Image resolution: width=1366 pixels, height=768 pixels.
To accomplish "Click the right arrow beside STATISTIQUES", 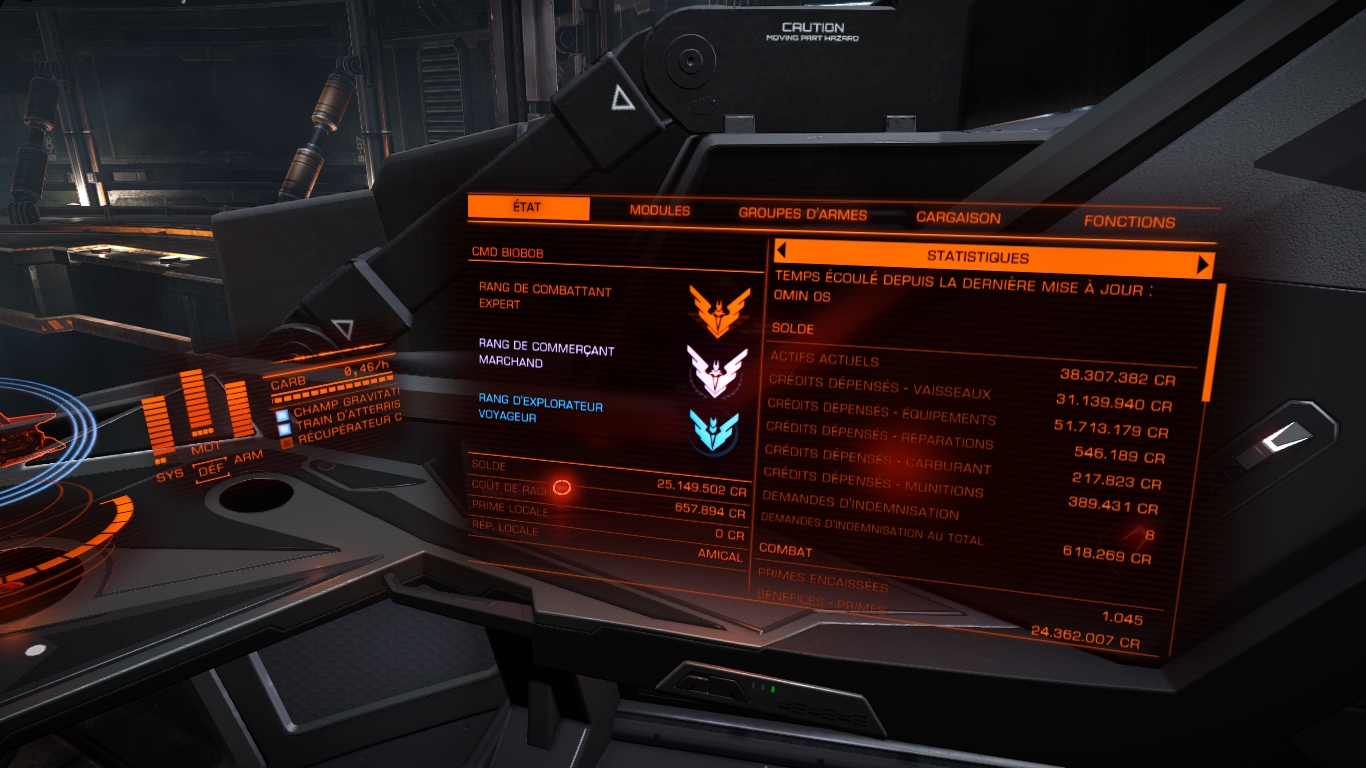I will tap(1203, 265).
